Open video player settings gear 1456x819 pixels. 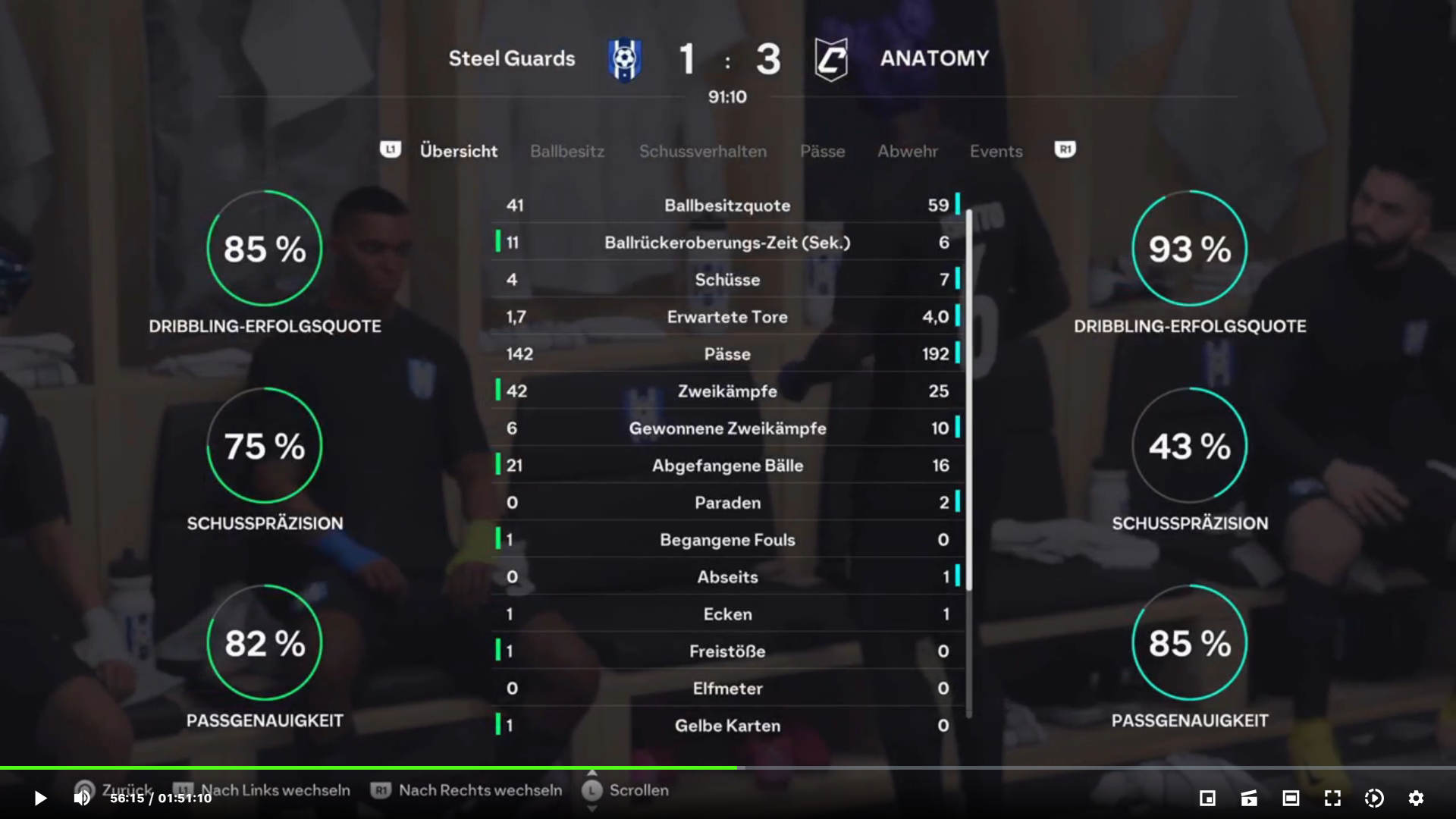tap(1416, 798)
